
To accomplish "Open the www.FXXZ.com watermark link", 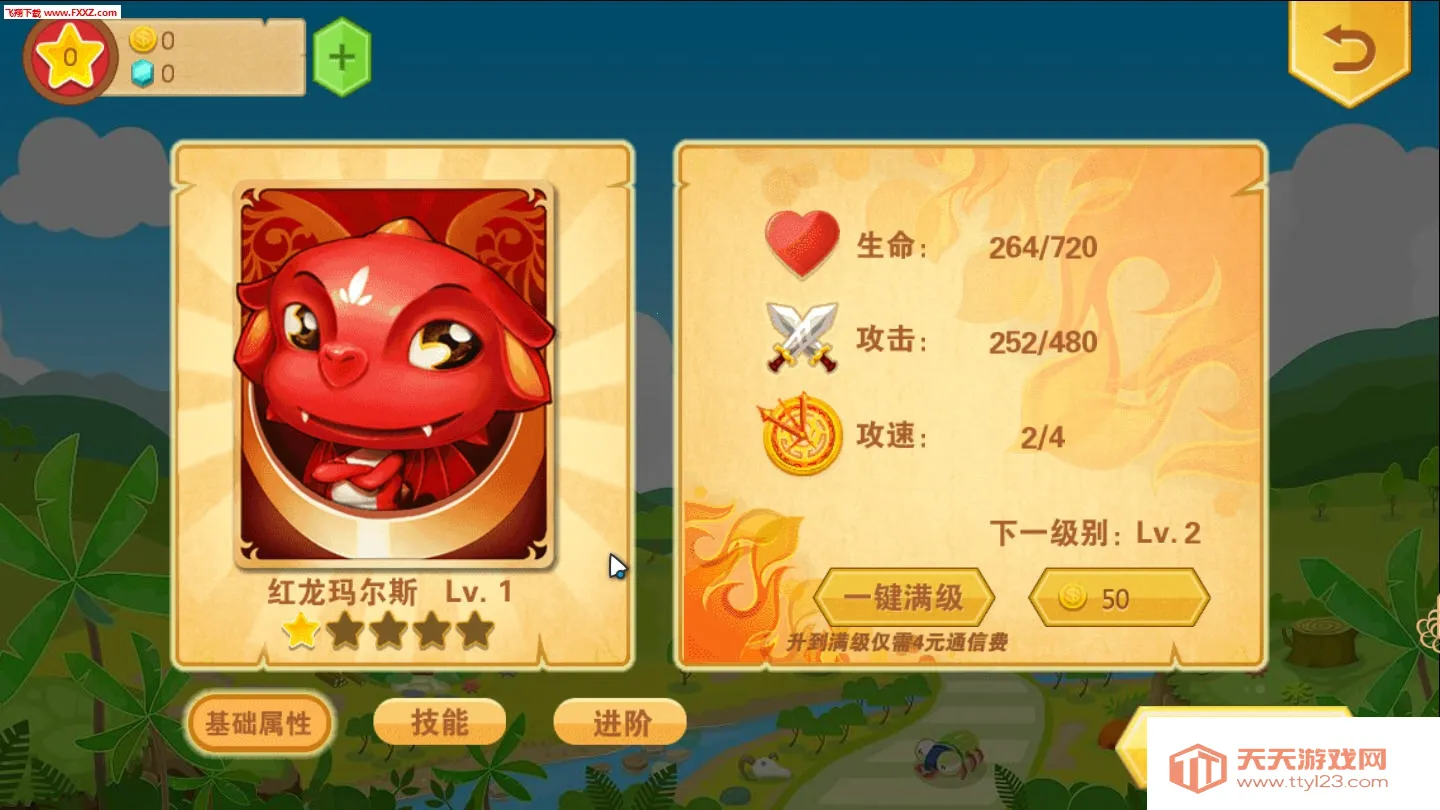I will coord(58,10).
